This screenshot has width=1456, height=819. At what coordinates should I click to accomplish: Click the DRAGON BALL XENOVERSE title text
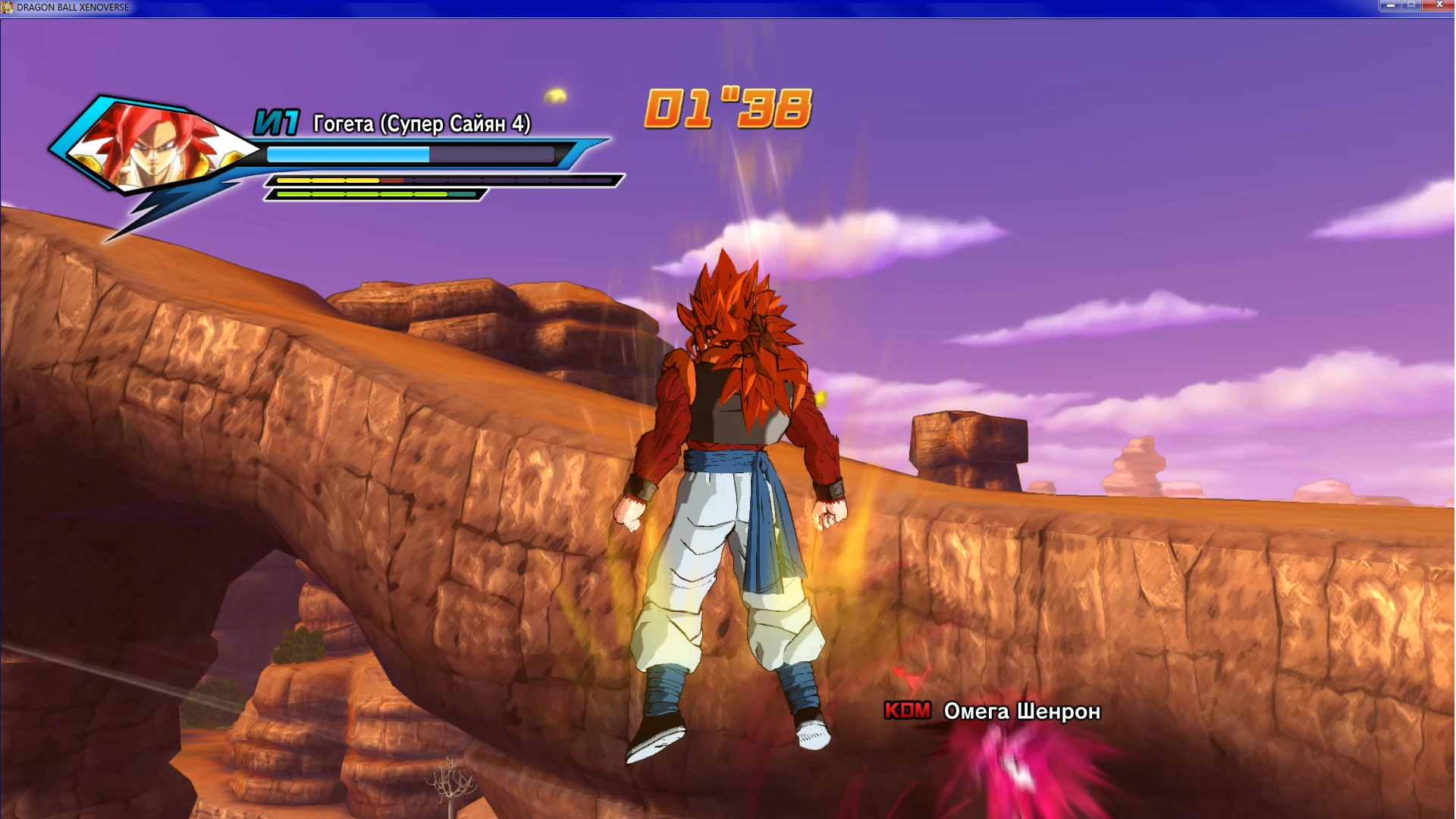coord(74,6)
